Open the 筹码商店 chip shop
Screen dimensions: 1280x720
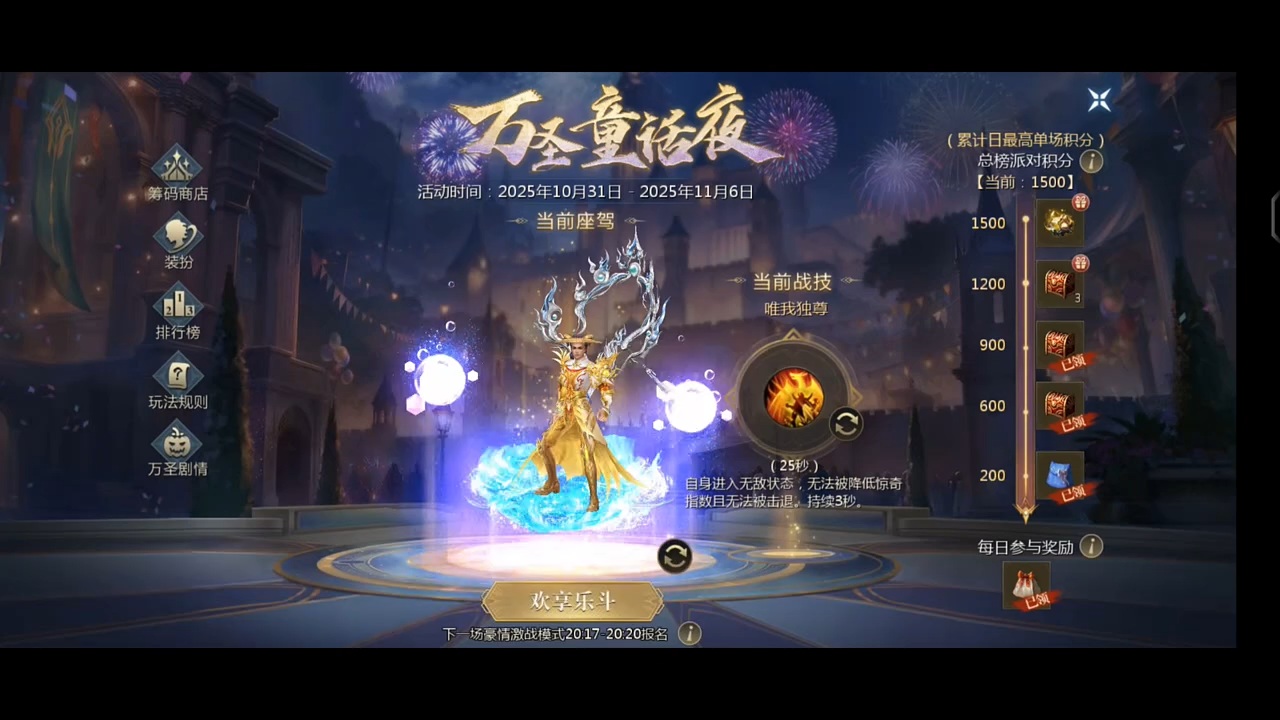point(178,170)
